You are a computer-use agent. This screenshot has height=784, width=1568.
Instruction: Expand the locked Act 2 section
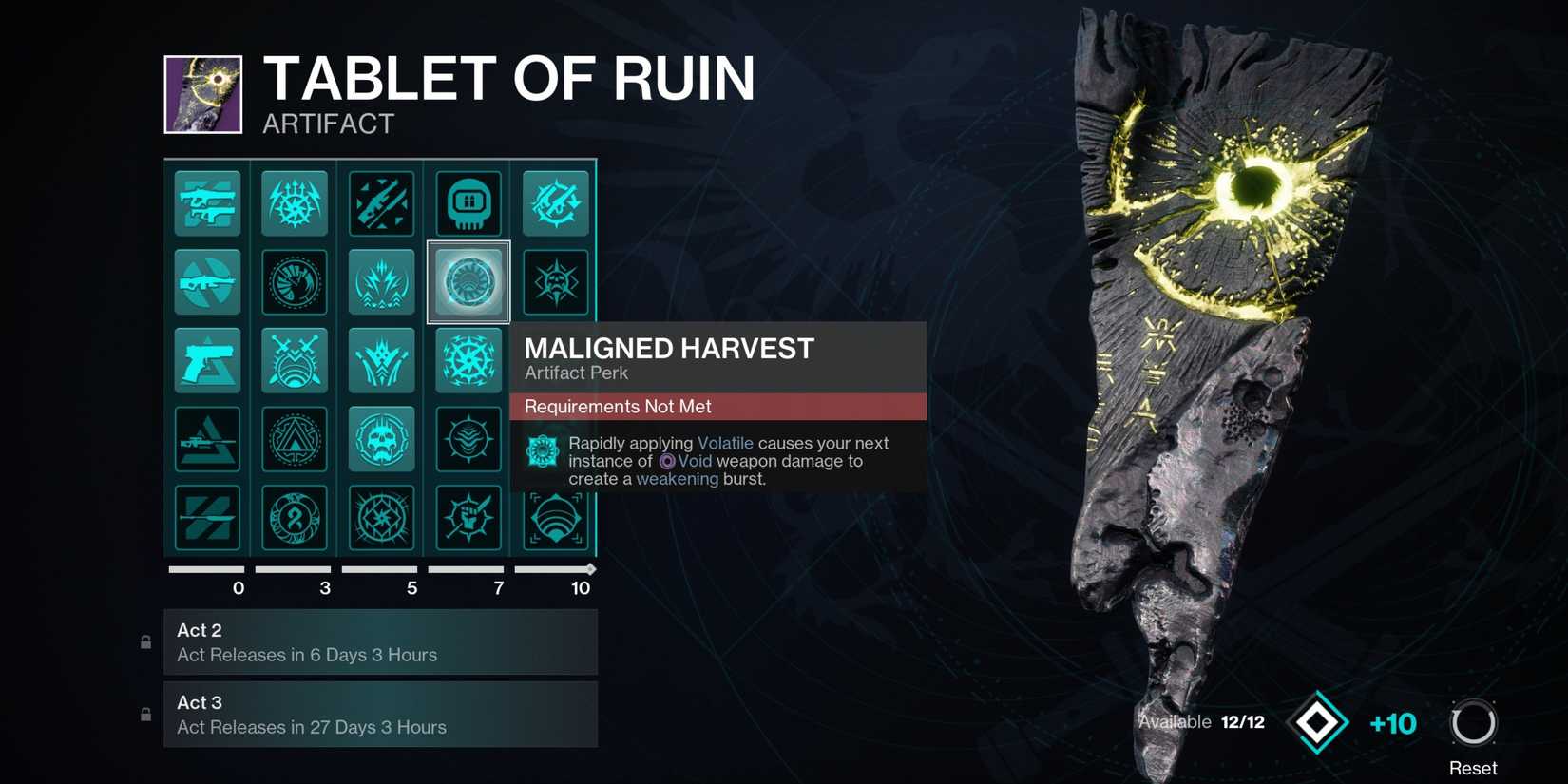coord(380,641)
